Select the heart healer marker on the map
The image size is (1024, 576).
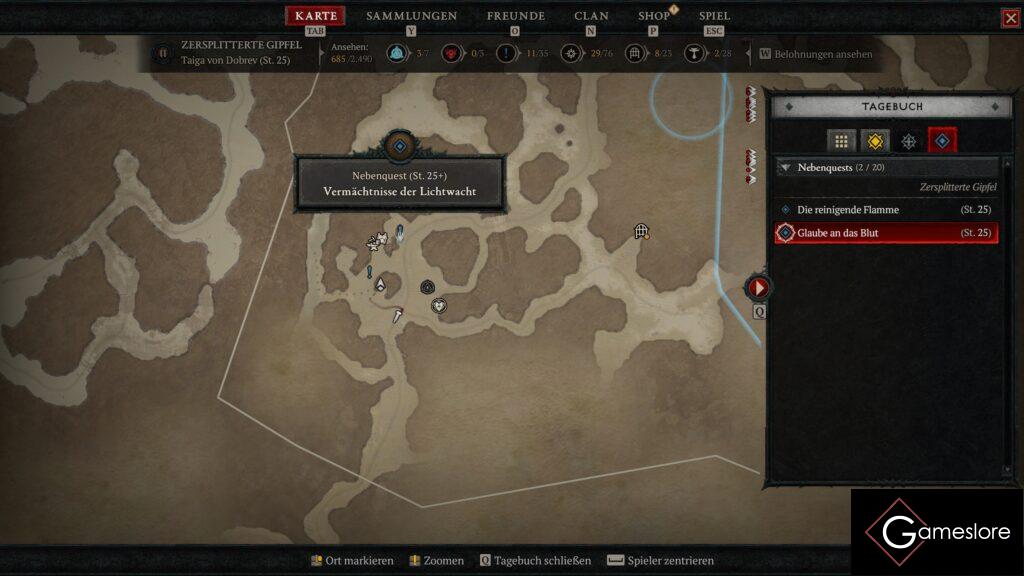pyautogui.click(x=438, y=305)
